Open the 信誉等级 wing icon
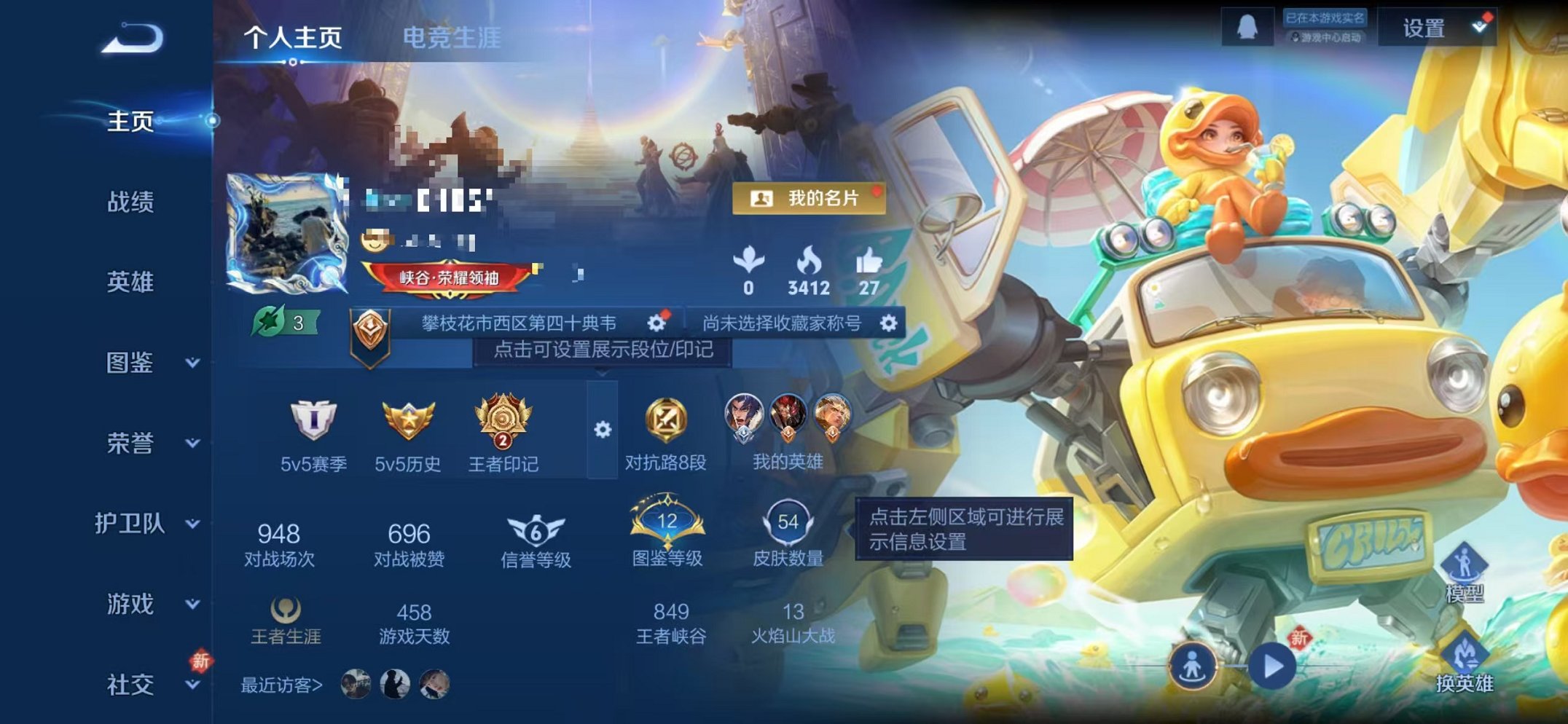1568x724 pixels. (x=537, y=532)
